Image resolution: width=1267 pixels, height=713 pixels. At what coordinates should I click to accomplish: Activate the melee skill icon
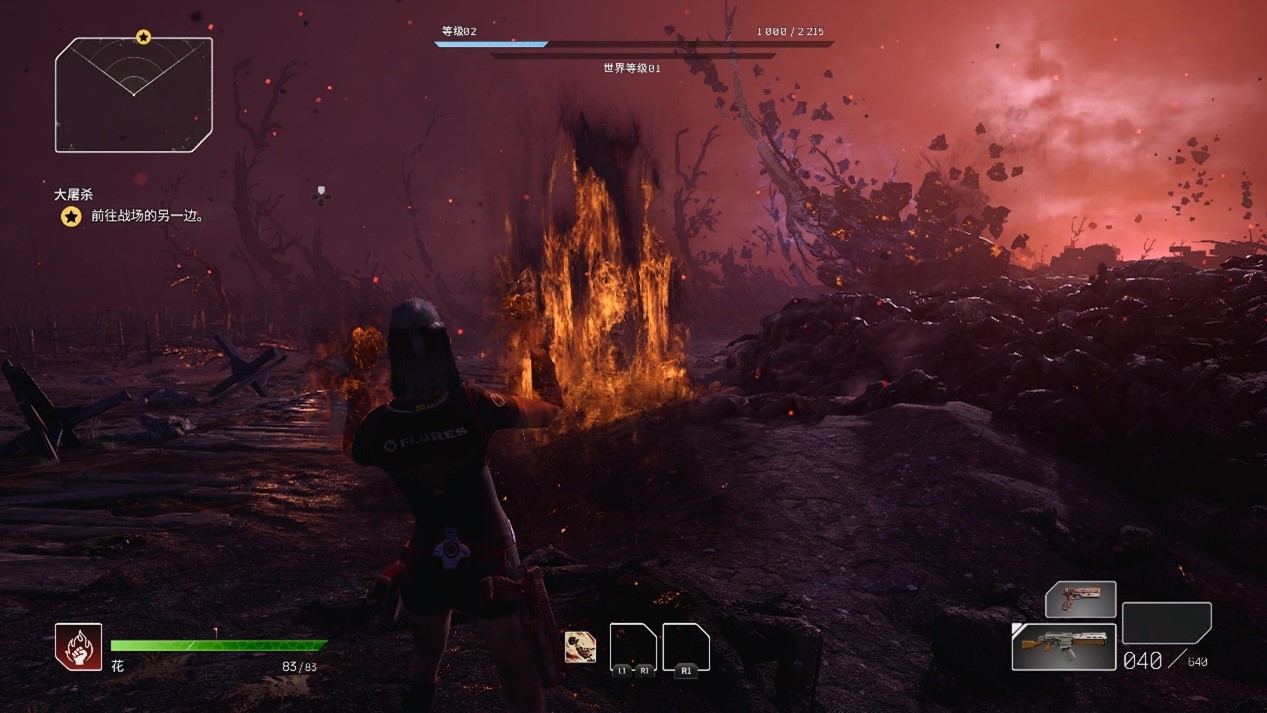pos(580,647)
